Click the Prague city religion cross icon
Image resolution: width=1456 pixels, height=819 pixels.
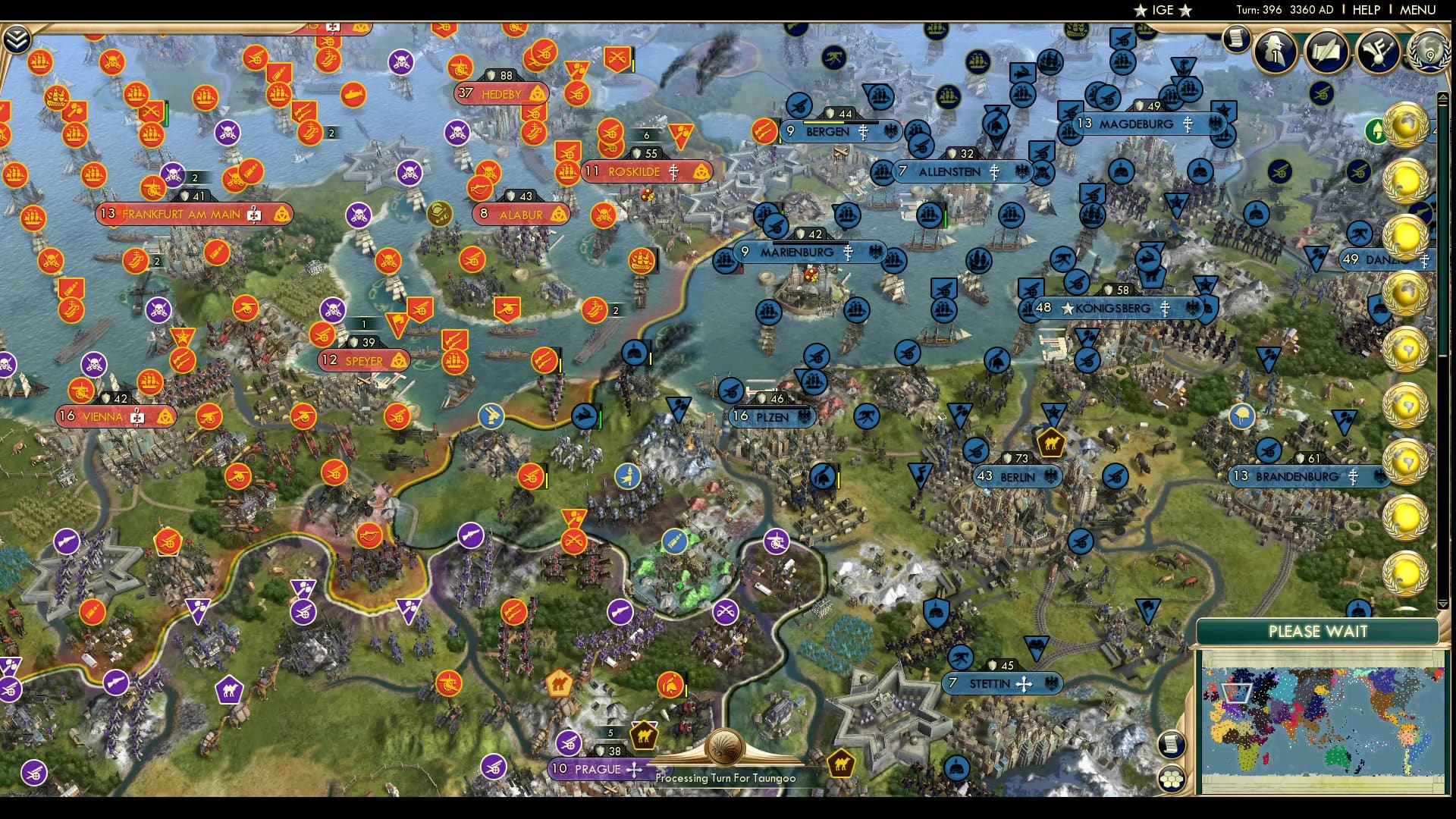632,769
